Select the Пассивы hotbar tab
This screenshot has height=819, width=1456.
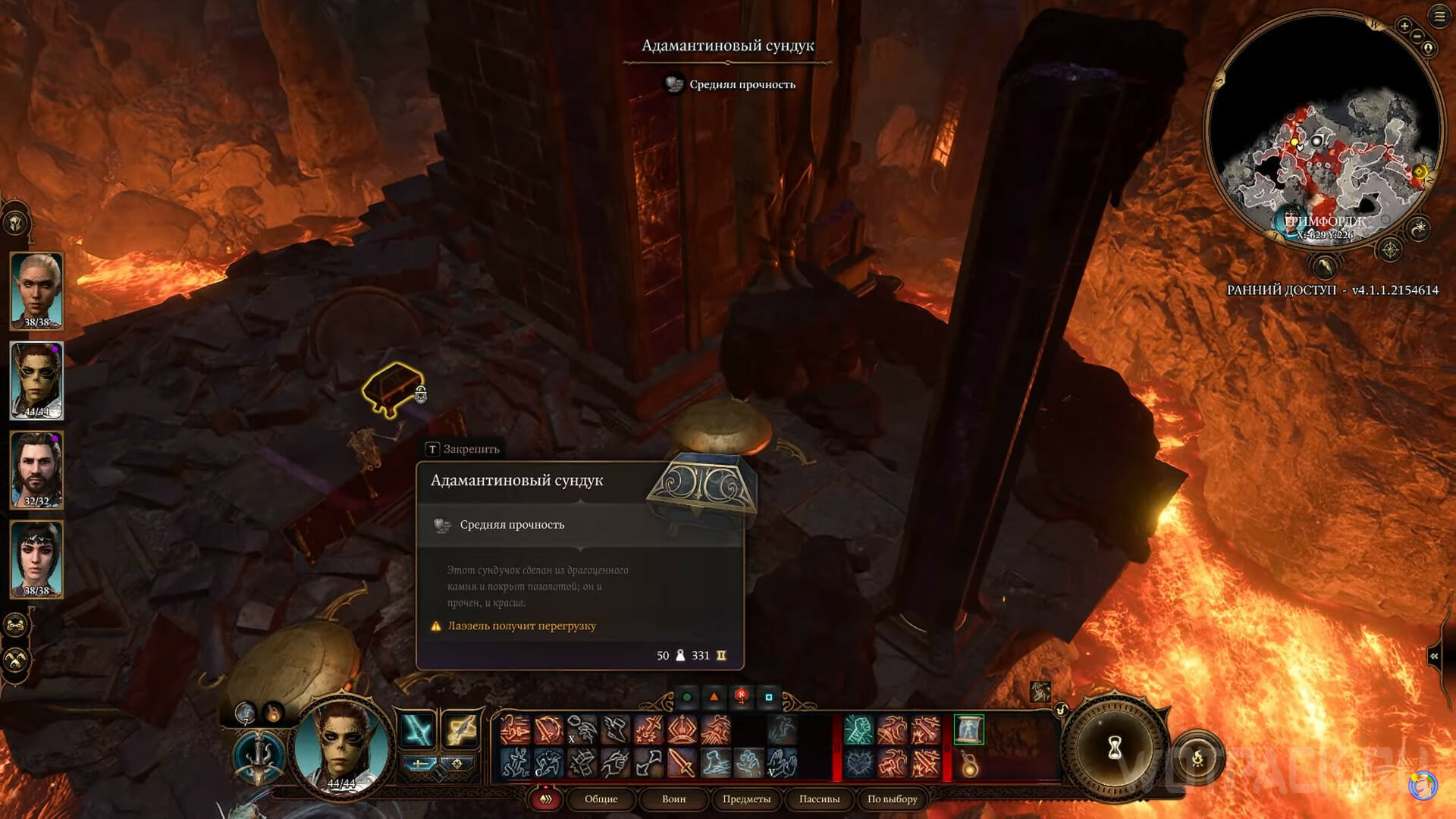click(x=819, y=799)
